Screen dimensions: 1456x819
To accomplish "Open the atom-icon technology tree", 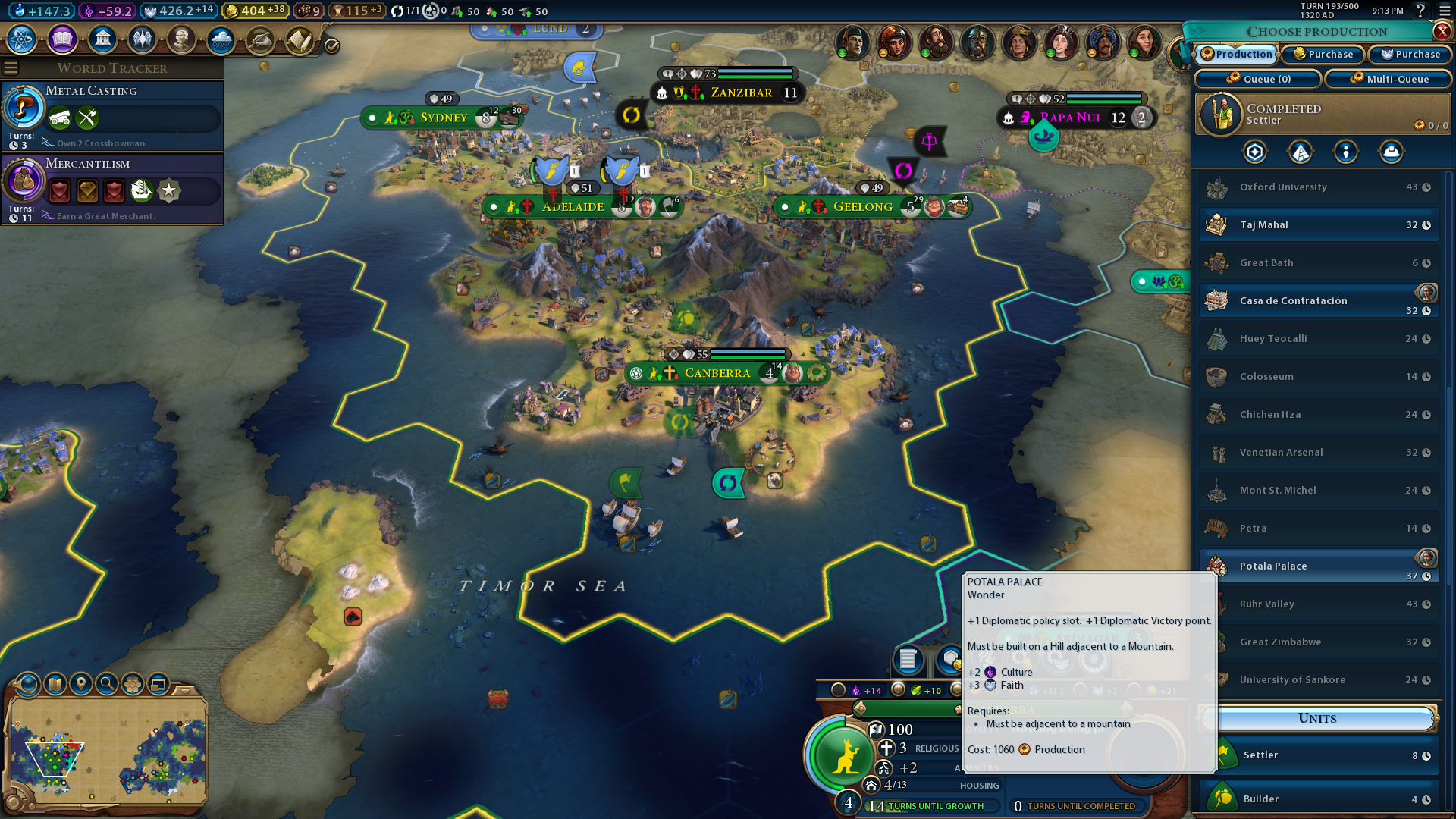I will click(22, 39).
